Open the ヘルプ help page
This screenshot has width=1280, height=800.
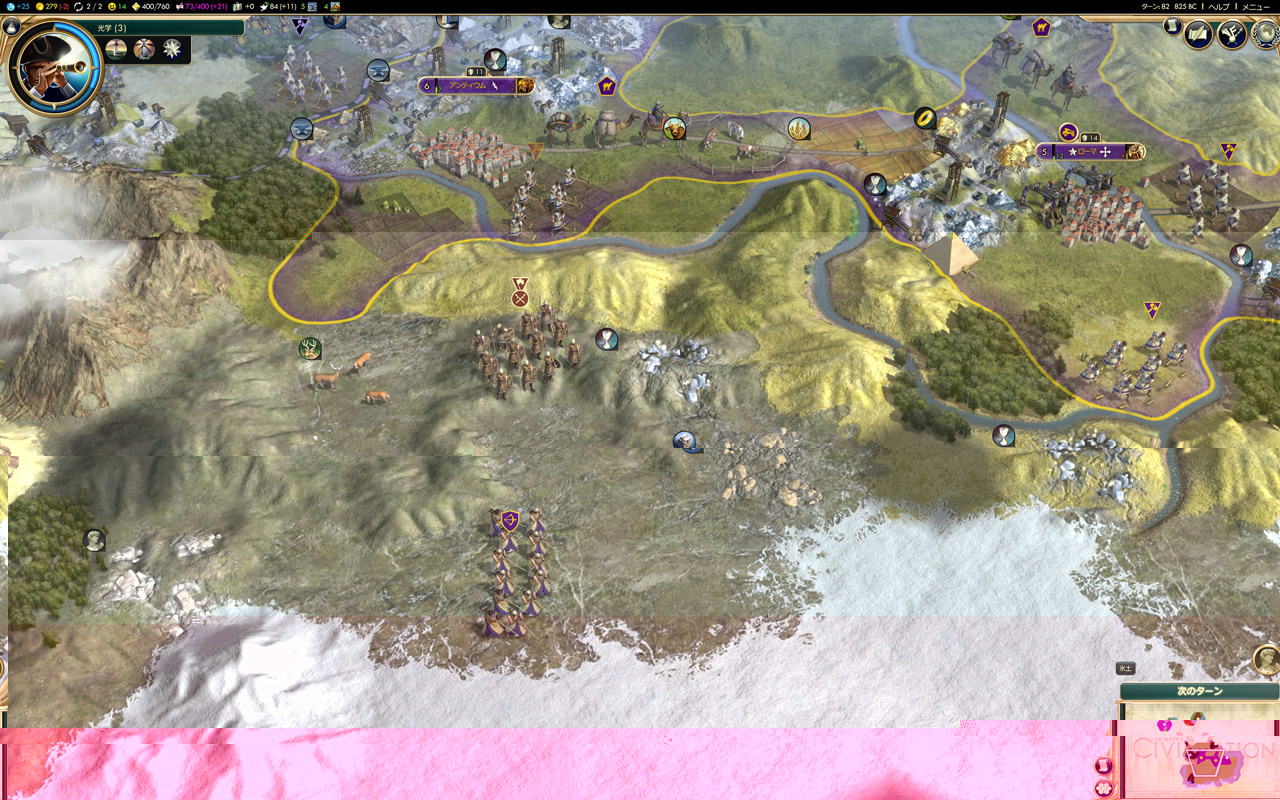1218,6
